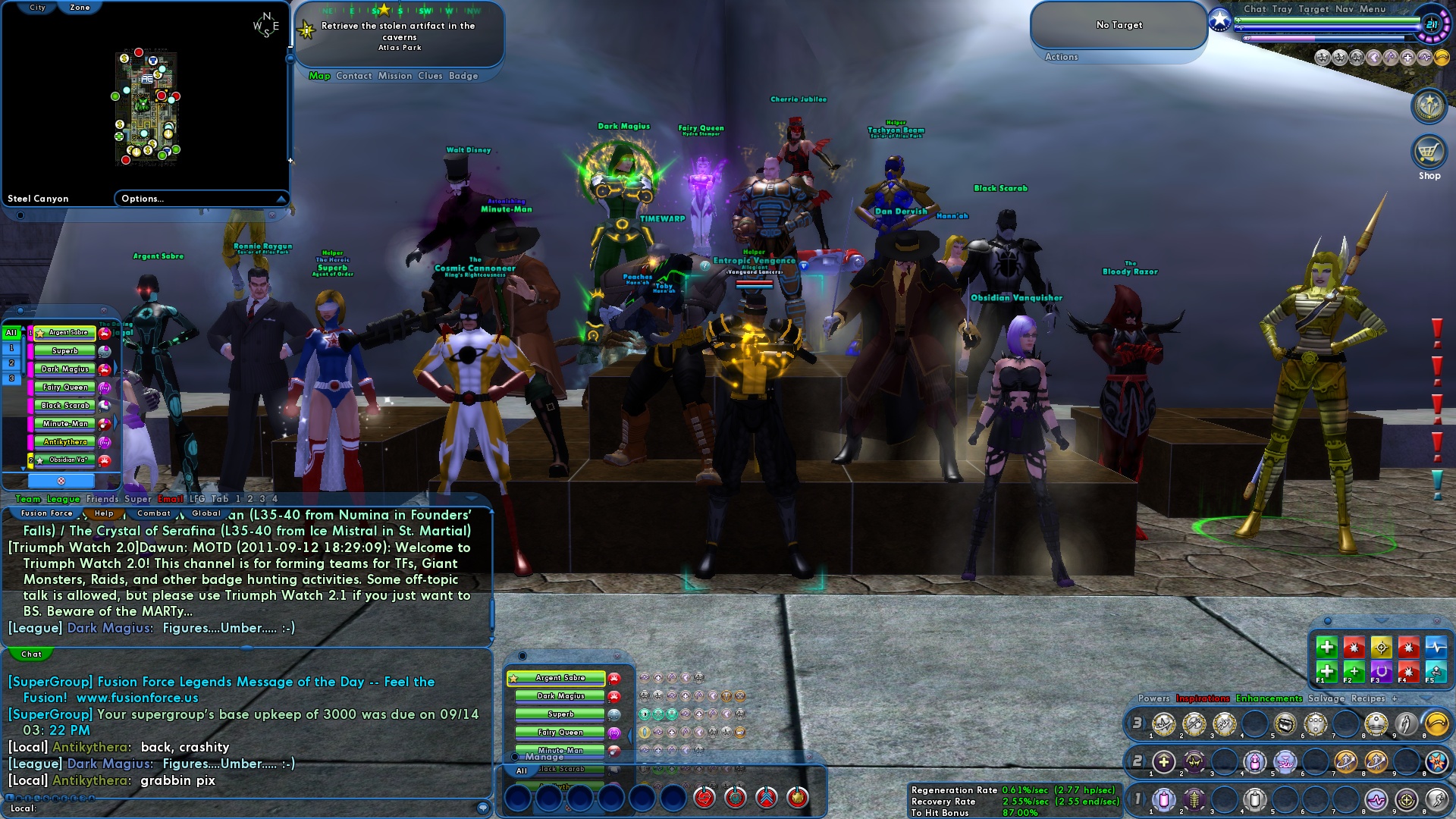
Task: Click the leader star beside Argent Sabre
Action: point(41,333)
